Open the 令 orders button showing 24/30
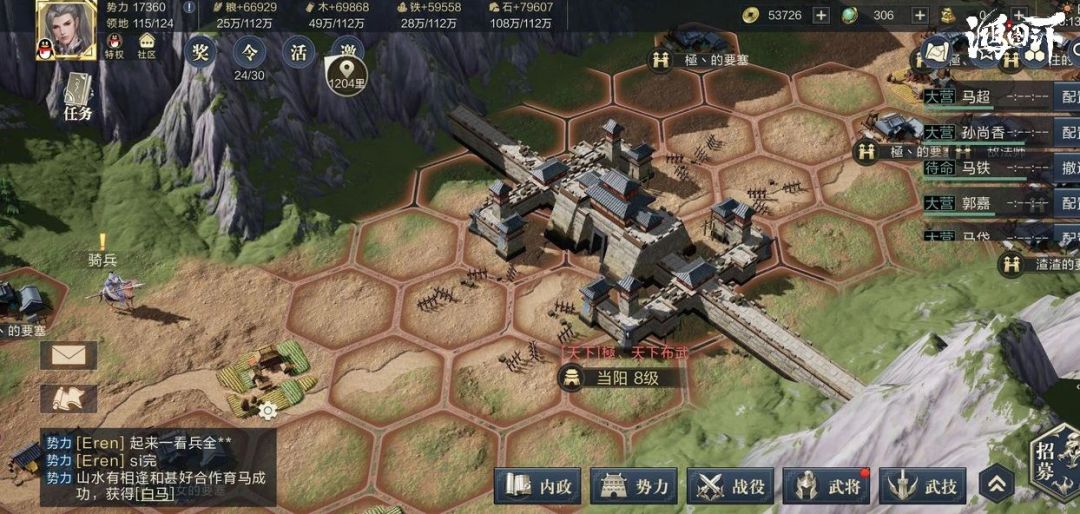The image size is (1080, 514). 249,51
